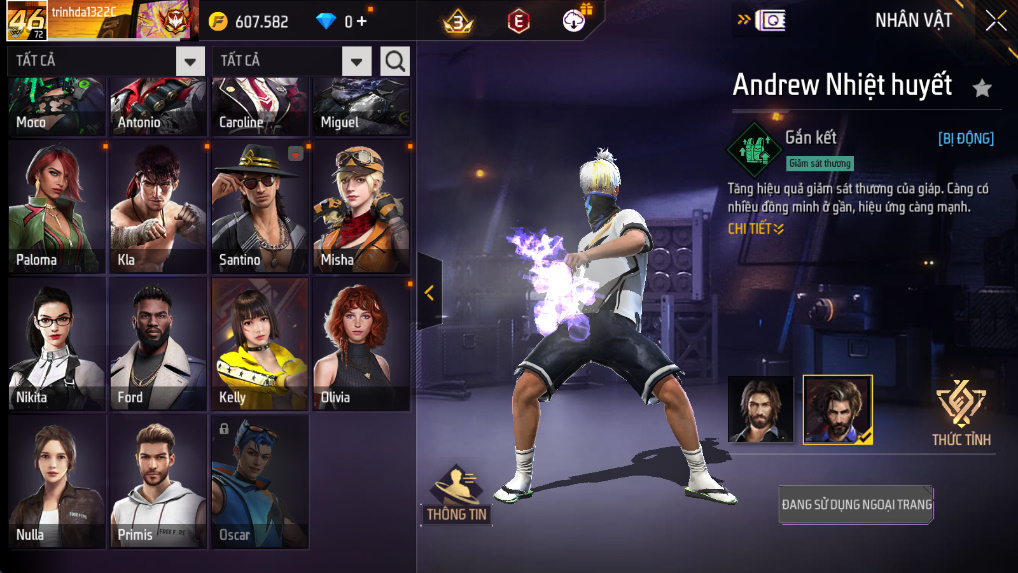Choose the Kla character tile
The height and width of the screenshot is (573, 1018).
158,206
